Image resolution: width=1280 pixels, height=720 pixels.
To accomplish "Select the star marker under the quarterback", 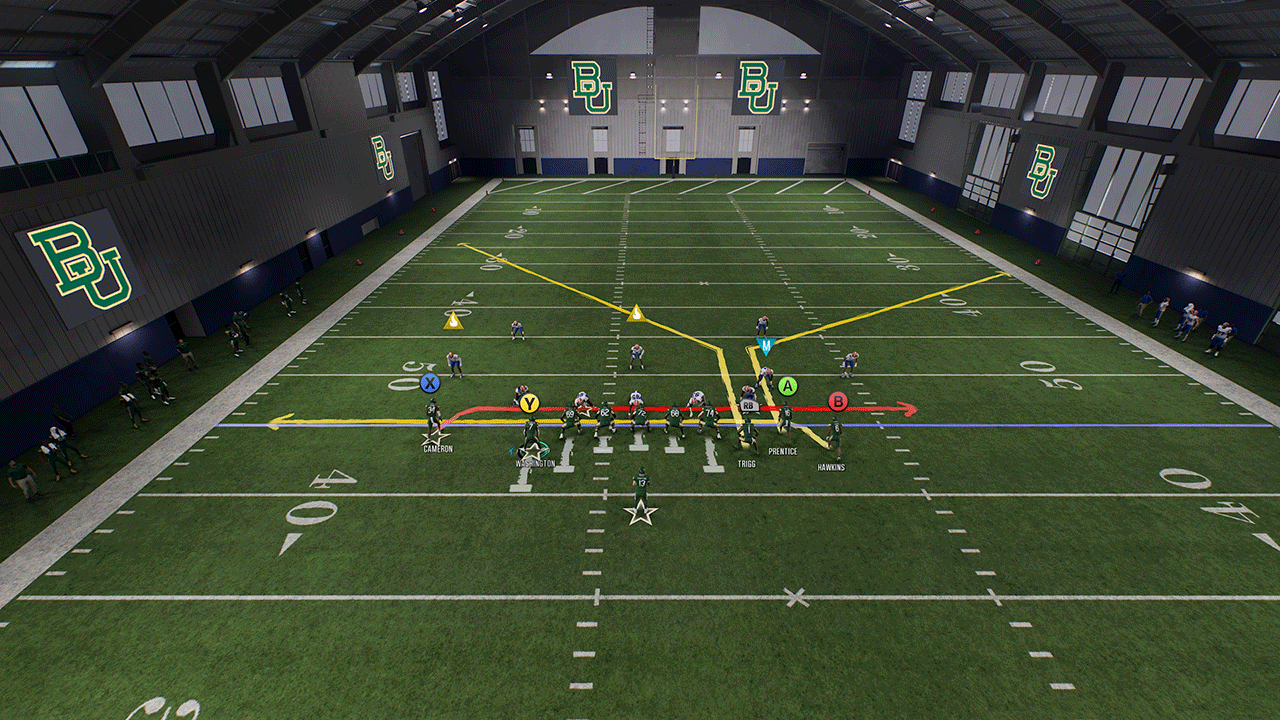I will pos(640,514).
